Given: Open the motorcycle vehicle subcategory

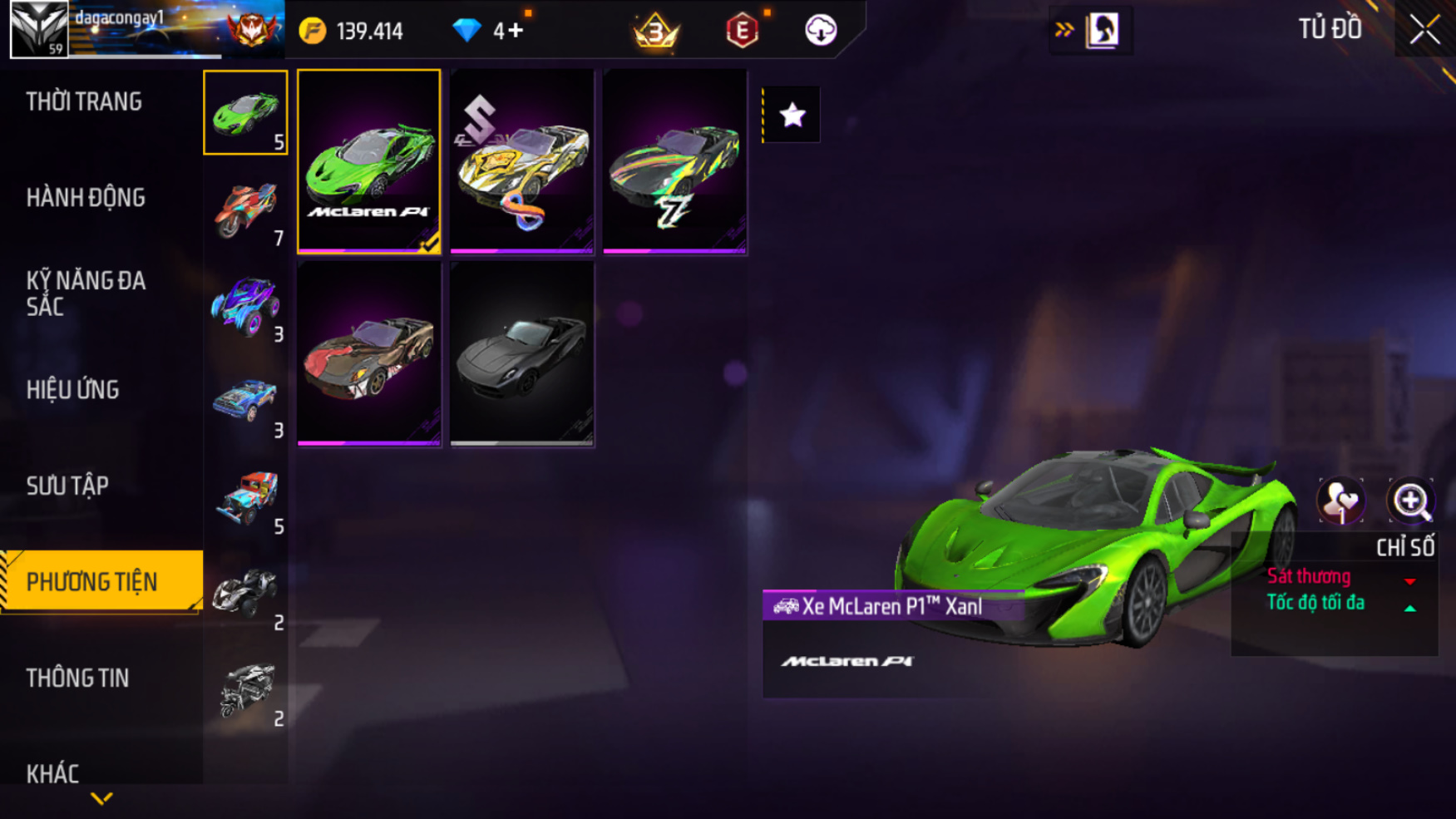Looking at the screenshot, I should point(245,208).
